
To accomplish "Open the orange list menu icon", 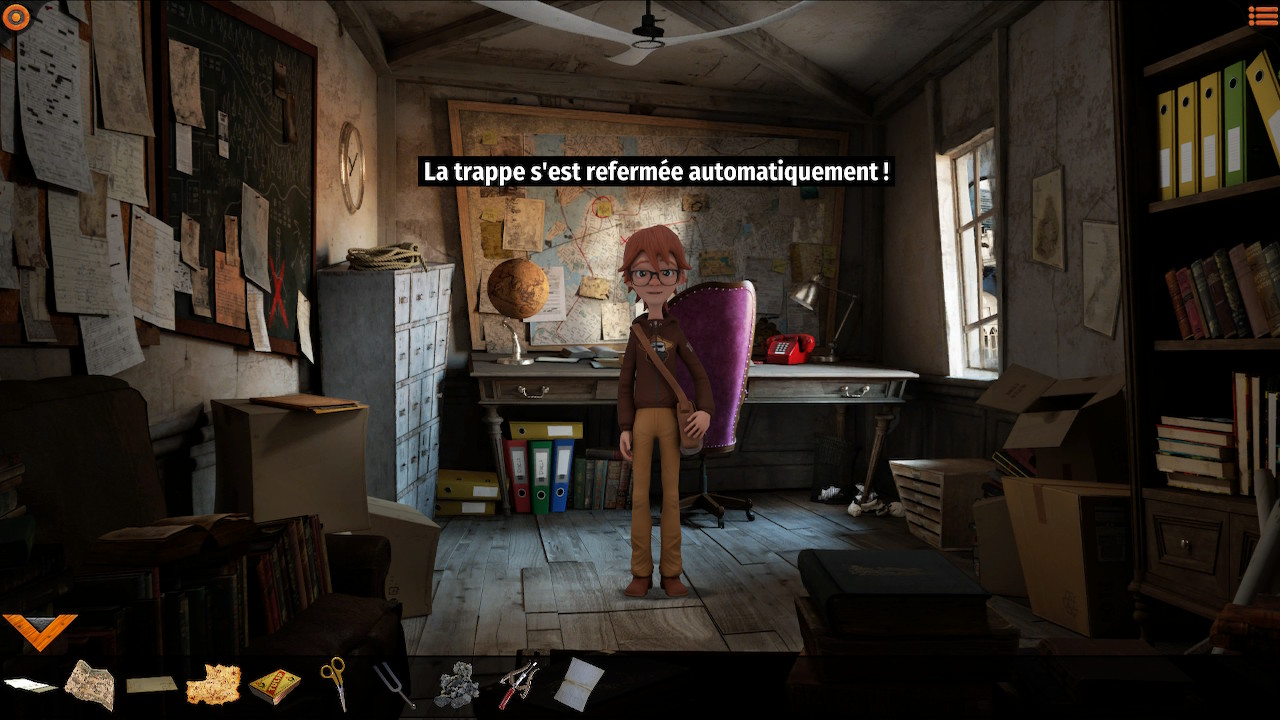I will click(1262, 16).
